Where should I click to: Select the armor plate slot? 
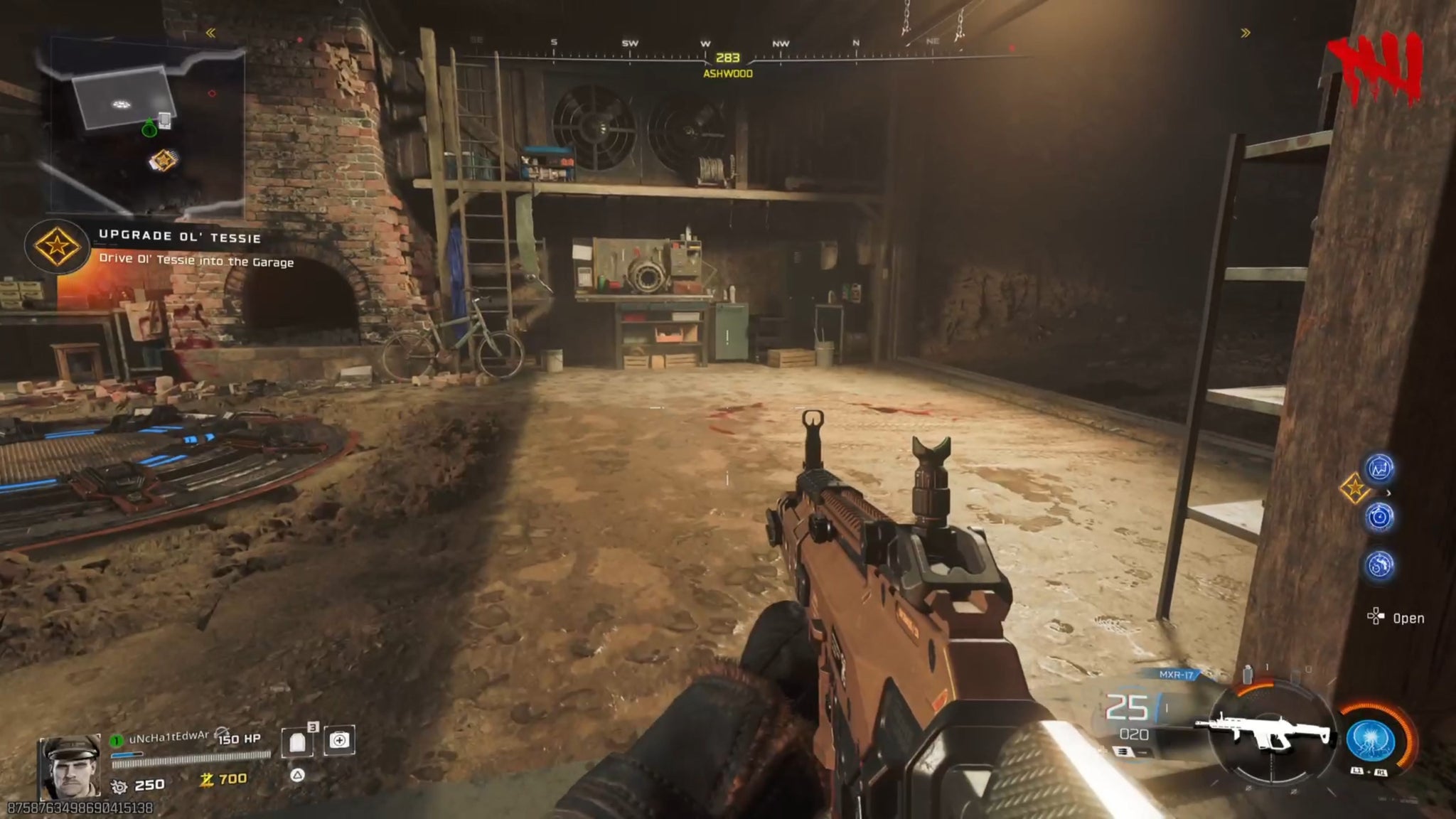pos(297,742)
